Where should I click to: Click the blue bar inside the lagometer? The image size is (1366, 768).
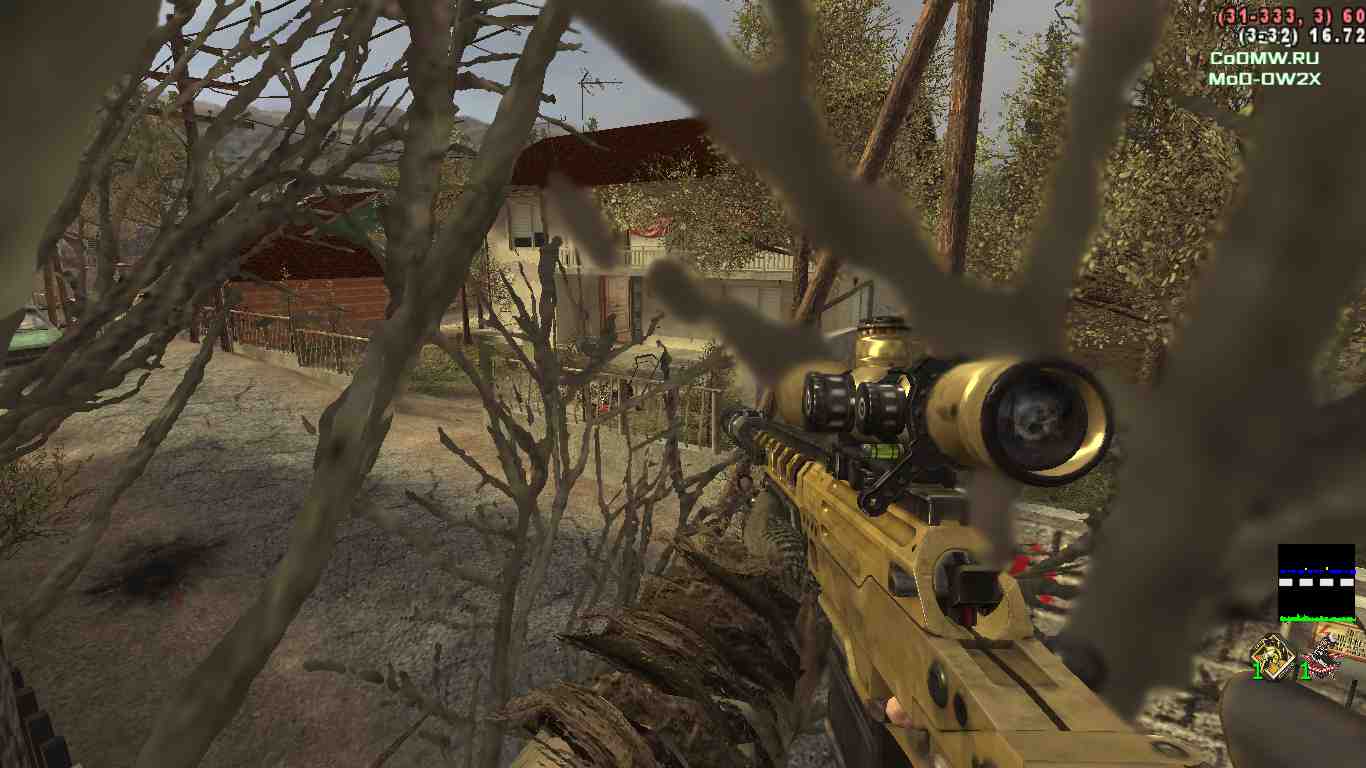1318,571
